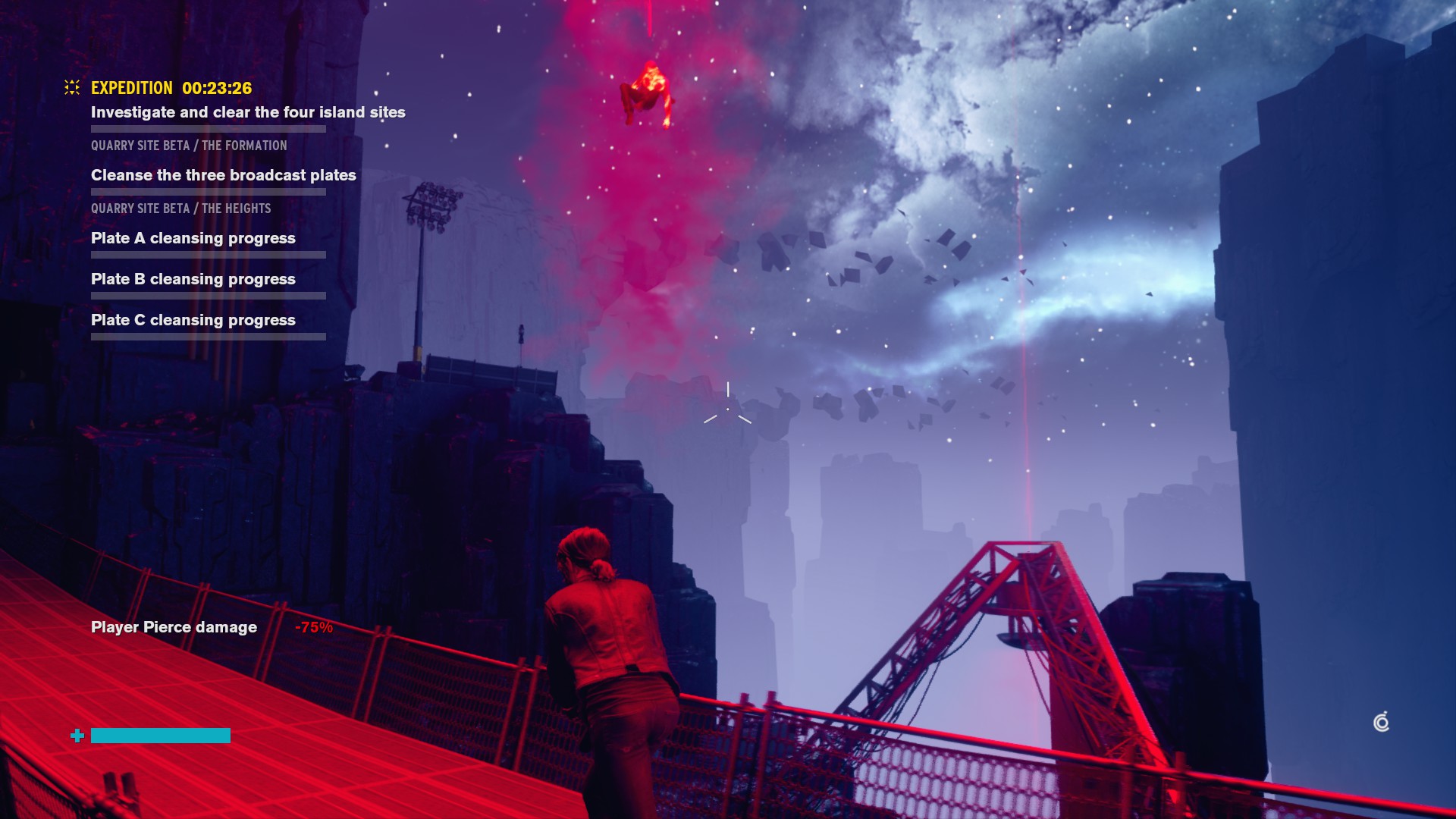Click the weapon form icon in the corner
This screenshot has width=1456, height=819.
point(1382,722)
